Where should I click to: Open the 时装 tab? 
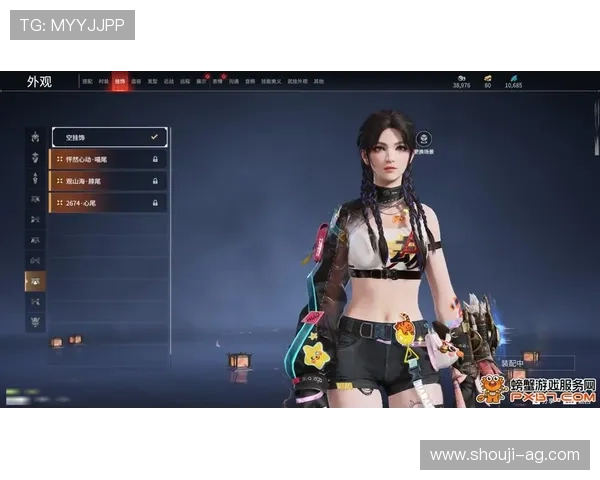pyautogui.click(x=103, y=81)
